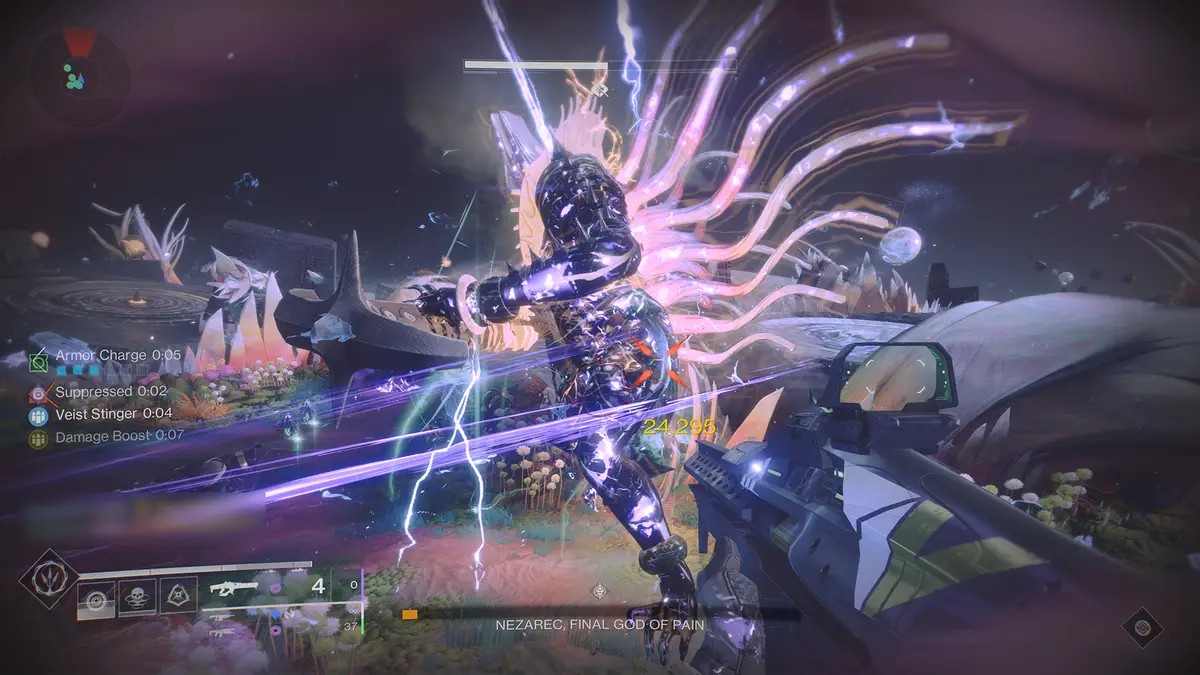Screen dimensions: 1200x675
Task: Click the diamond icon in the bottom-right corner
Action: [x=1140, y=627]
